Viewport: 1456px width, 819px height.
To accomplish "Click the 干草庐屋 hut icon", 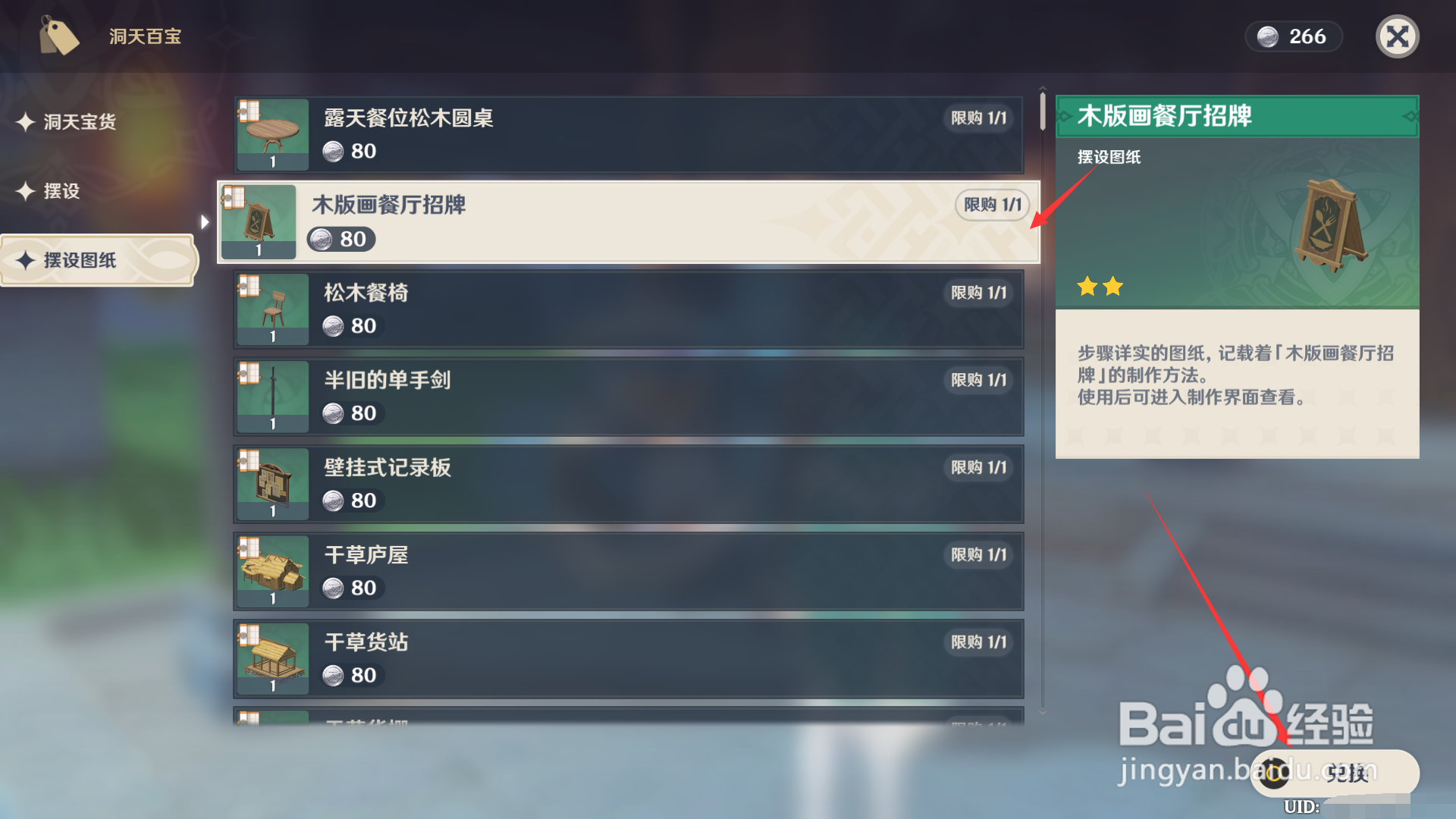I will click(271, 570).
